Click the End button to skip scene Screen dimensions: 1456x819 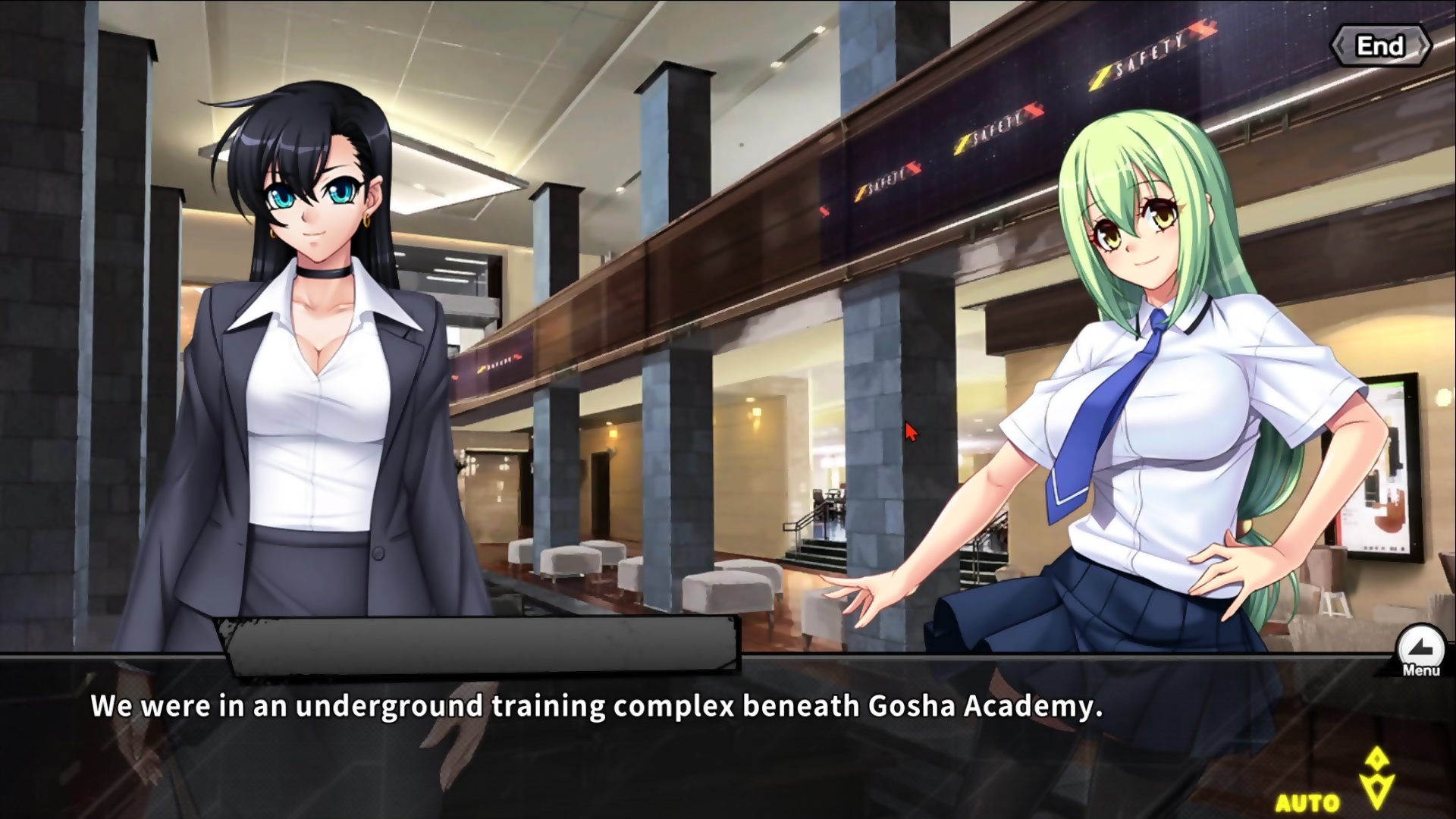pyautogui.click(x=1380, y=46)
